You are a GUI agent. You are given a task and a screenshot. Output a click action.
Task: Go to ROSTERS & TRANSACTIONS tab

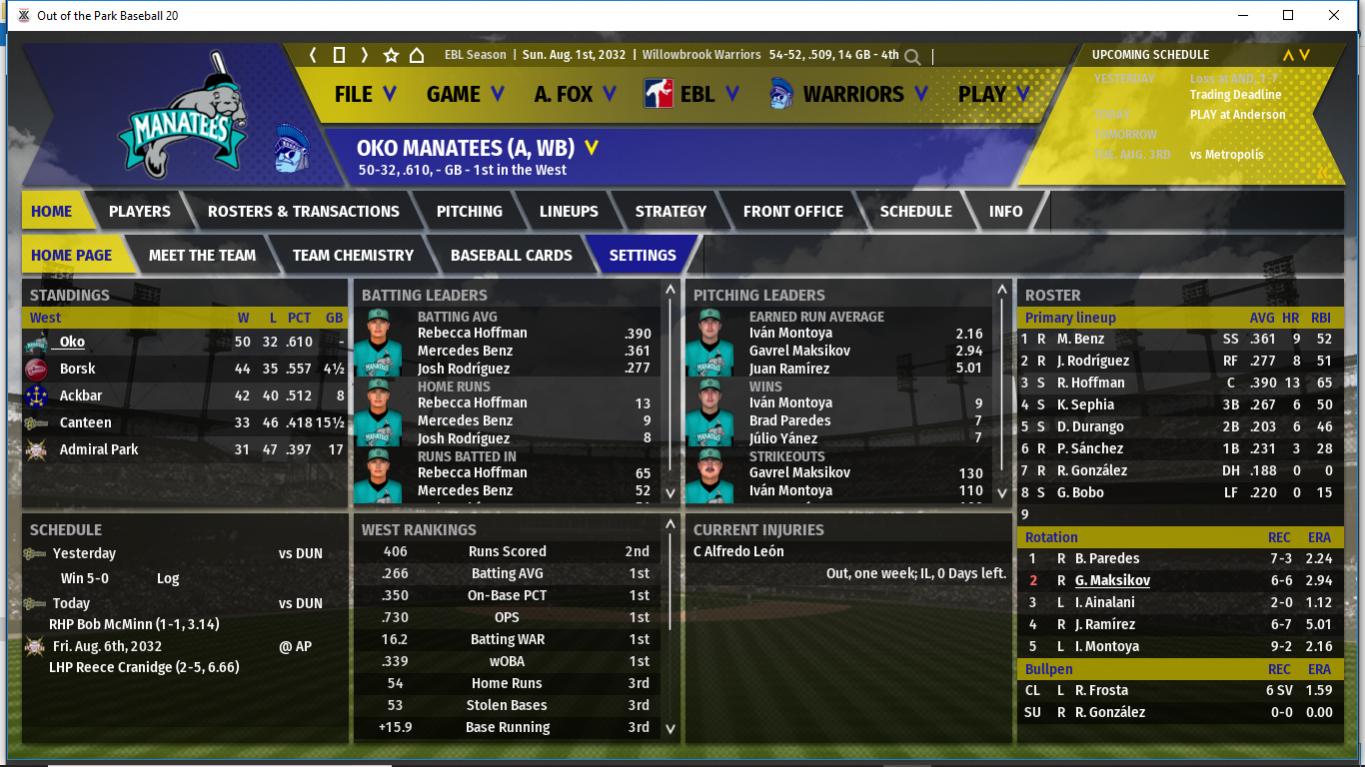pyautogui.click(x=303, y=211)
